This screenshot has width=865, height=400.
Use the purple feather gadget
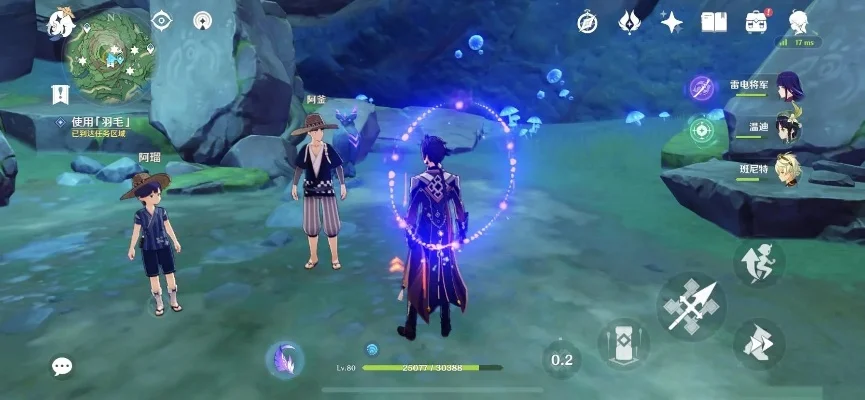pos(285,359)
